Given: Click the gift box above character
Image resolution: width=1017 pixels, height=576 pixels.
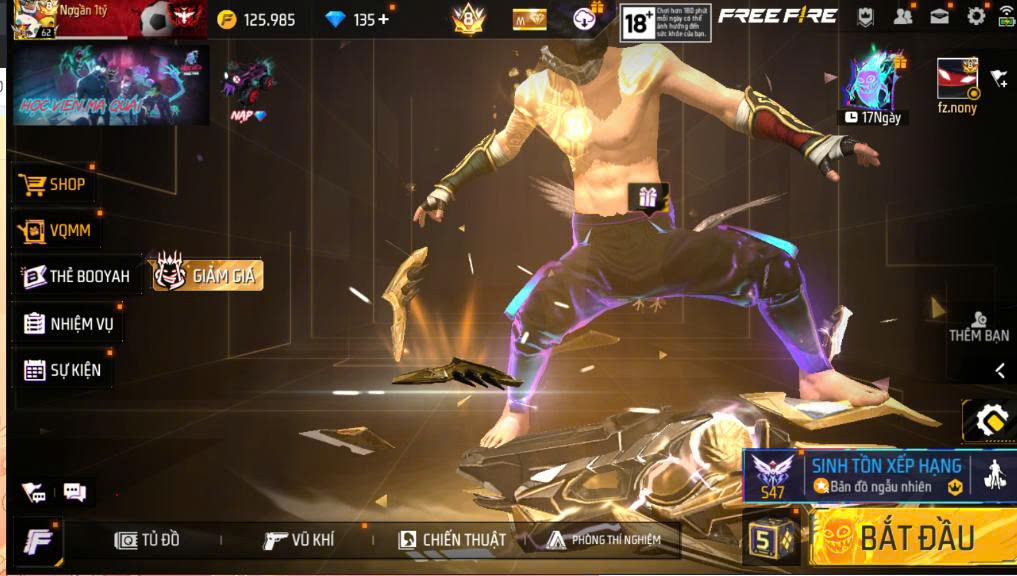Looking at the screenshot, I should point(647,196).
